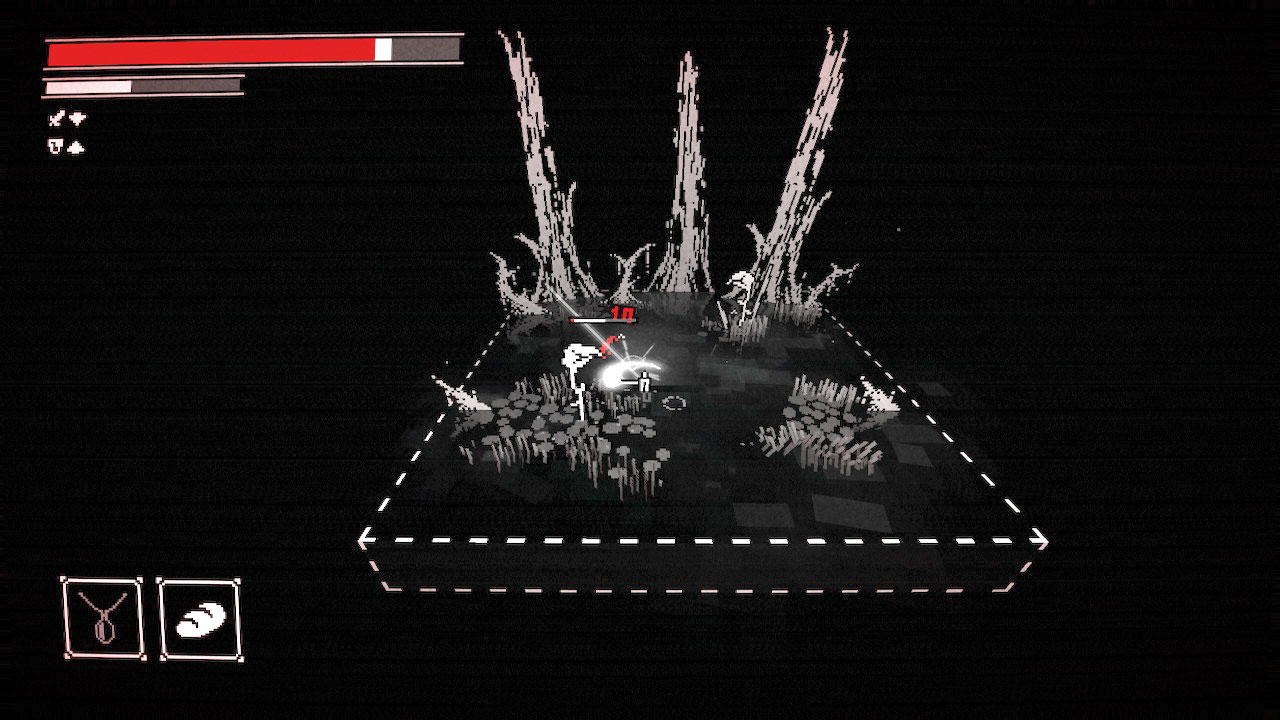
Task: Click the white stamina bar
Action: [85, 84]
